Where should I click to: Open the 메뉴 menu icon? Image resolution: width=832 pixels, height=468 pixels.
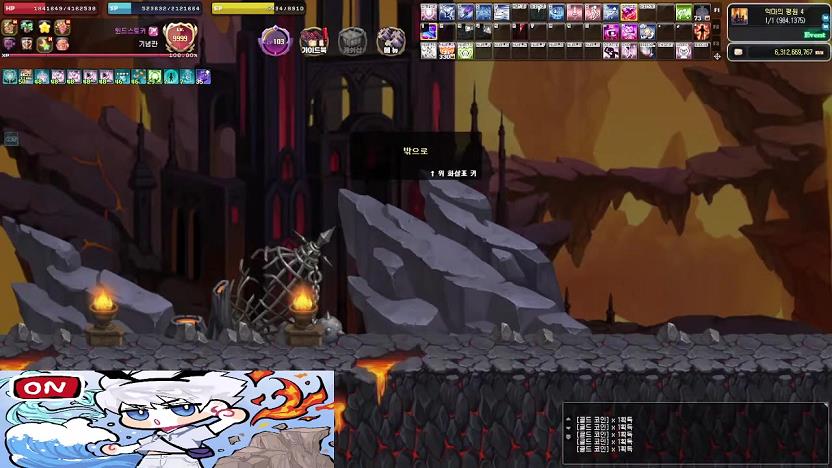(x=390, y=41)
